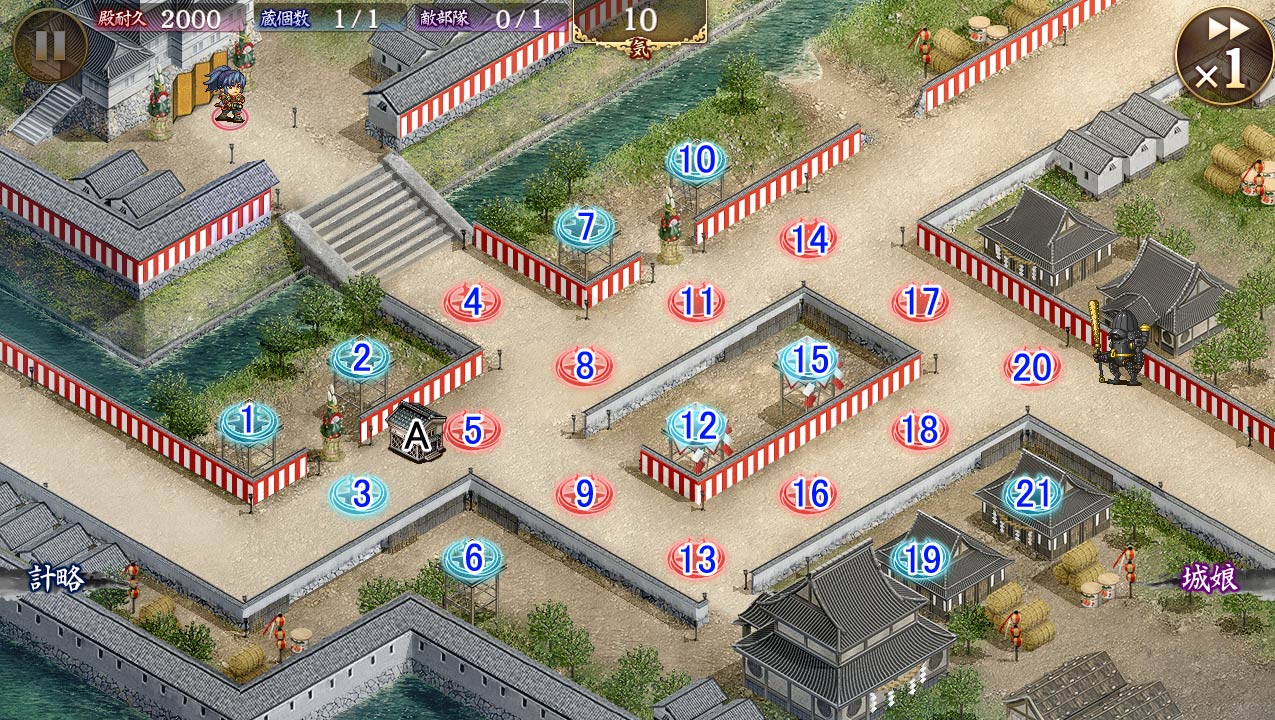Open the 城娘 castle girl panel
Image resolution: width=1275 pixels, height=720 pixels.
pyautogui.click(x=1210, y=578)
